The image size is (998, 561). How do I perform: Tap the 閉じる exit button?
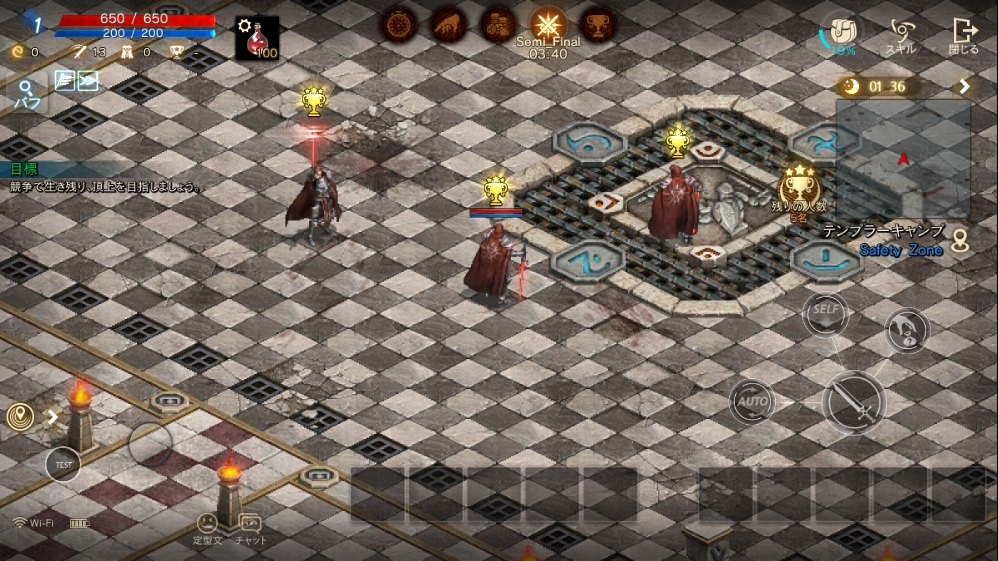964,35
